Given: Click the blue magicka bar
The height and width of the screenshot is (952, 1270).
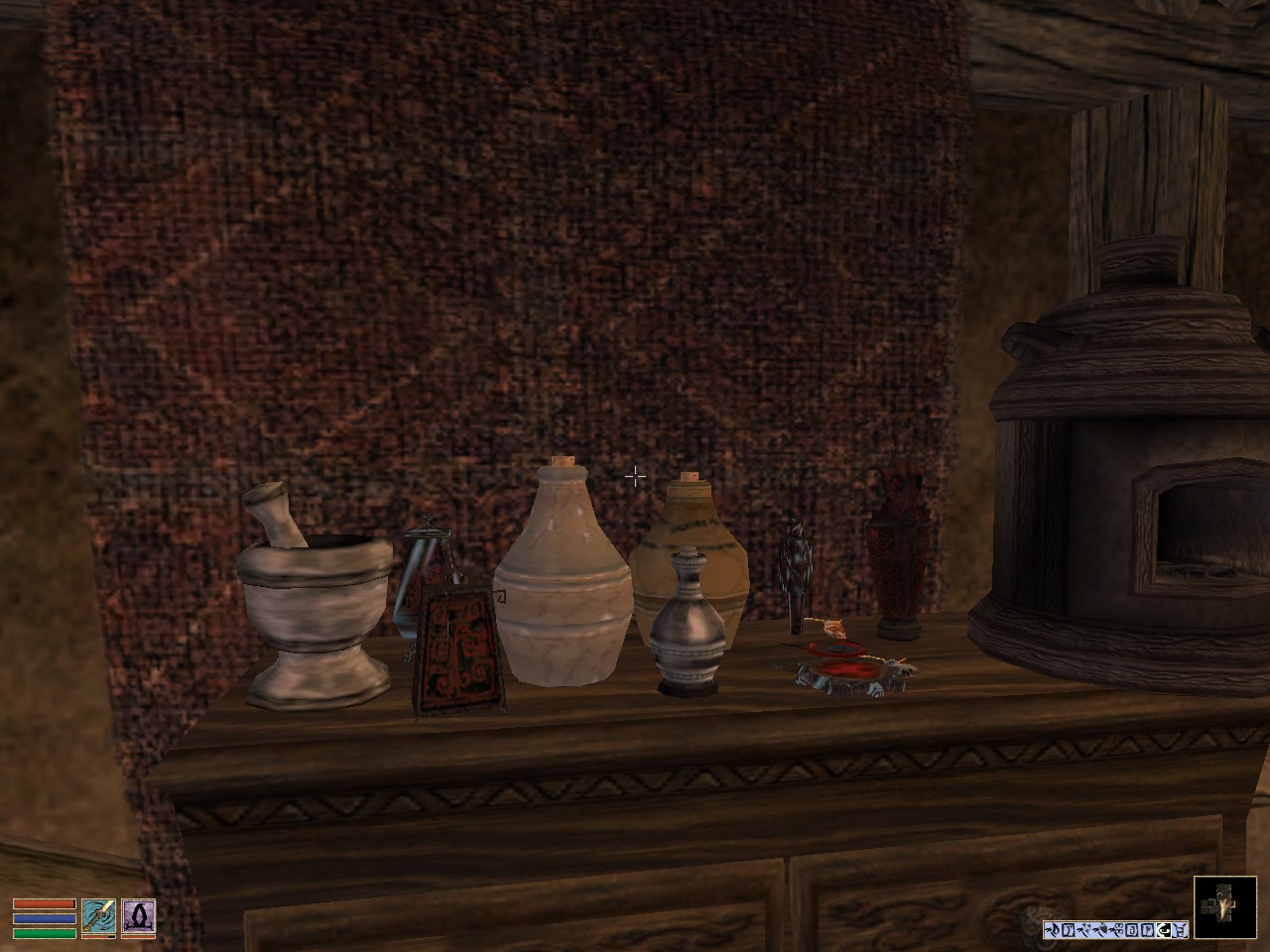Looking at the screenshot, I should [45, 918].
